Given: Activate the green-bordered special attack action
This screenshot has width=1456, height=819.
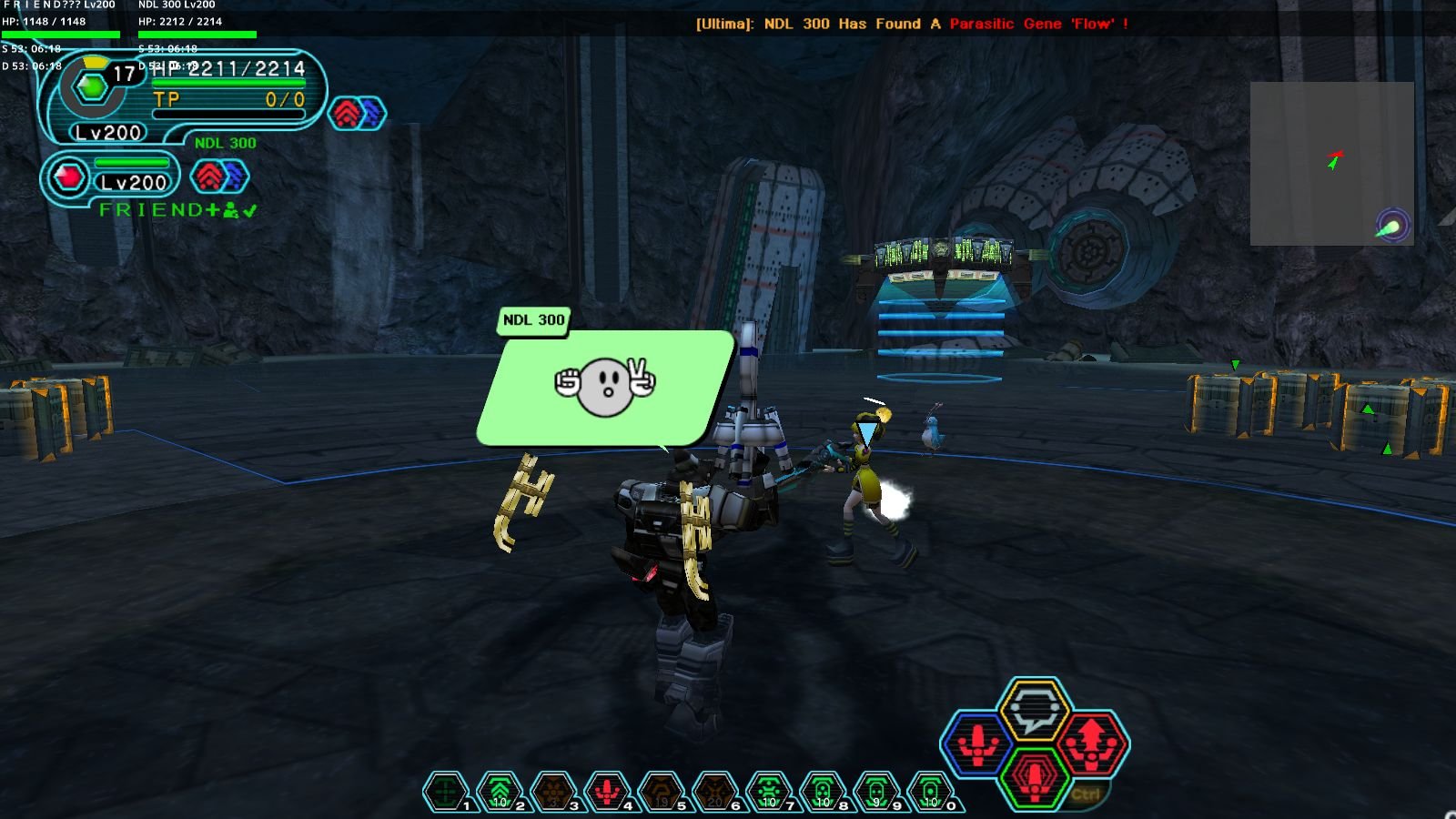Looking at the screenshot, I should 1034,777.
